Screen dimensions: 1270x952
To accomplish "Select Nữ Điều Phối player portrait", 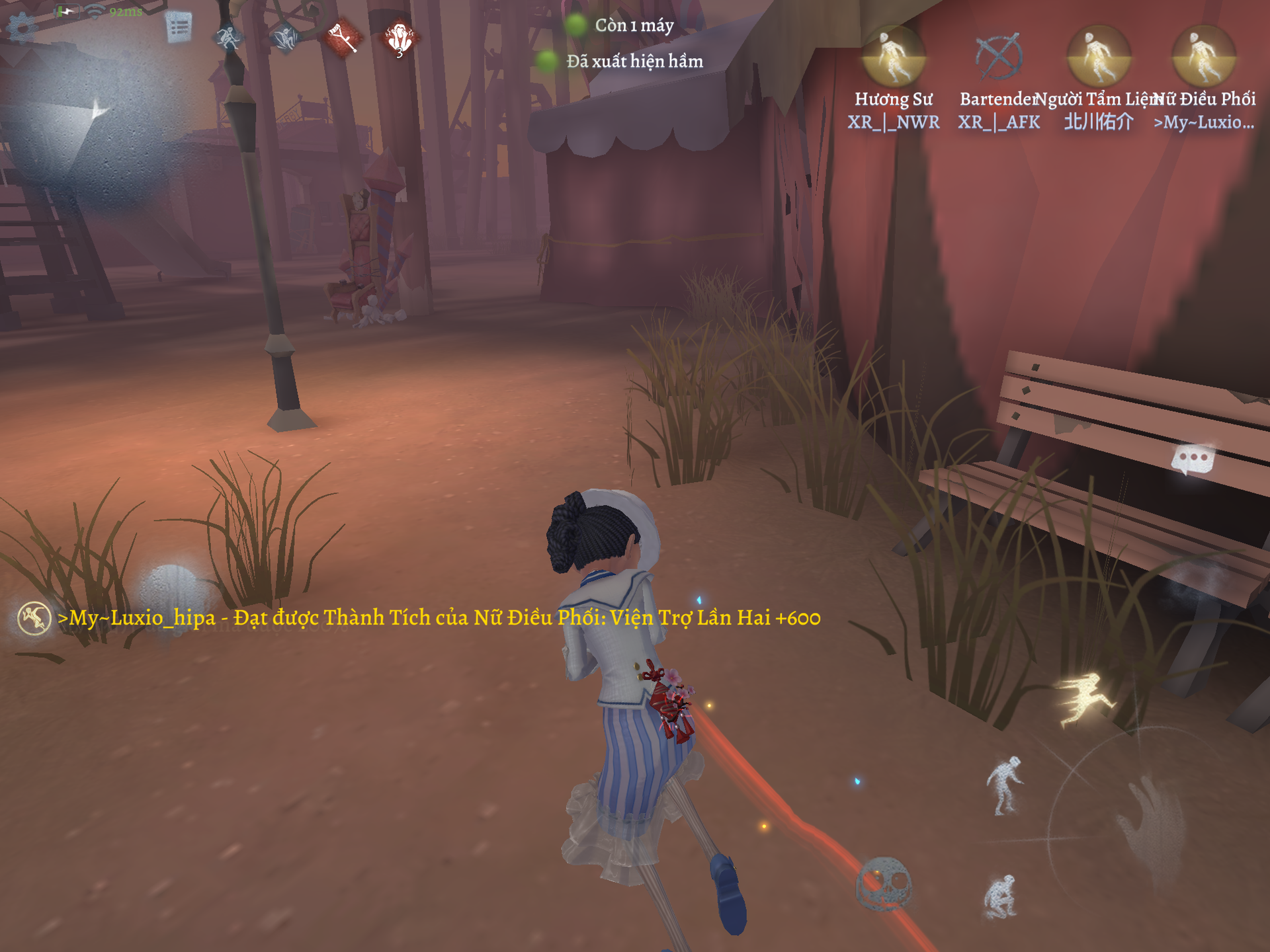I will (1203, 57).
